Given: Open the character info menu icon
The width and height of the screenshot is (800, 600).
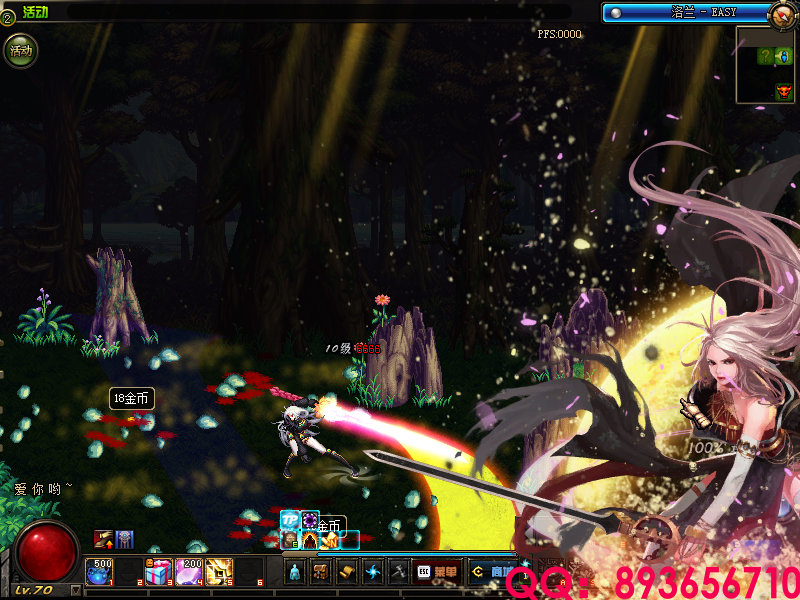Looking at the screenshot, I should [x=295, y=572].
